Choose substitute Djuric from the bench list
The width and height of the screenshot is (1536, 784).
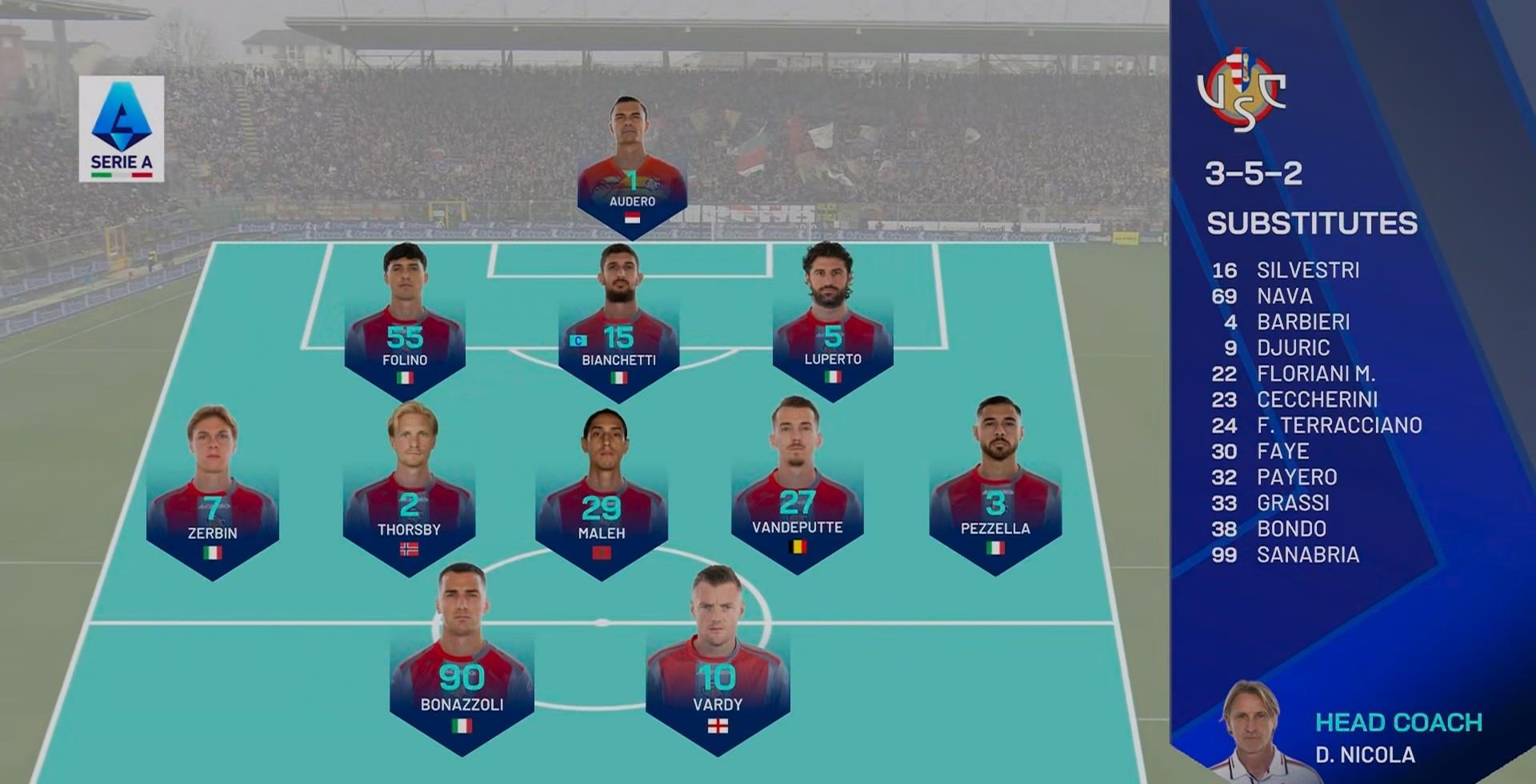point(1293,348)
